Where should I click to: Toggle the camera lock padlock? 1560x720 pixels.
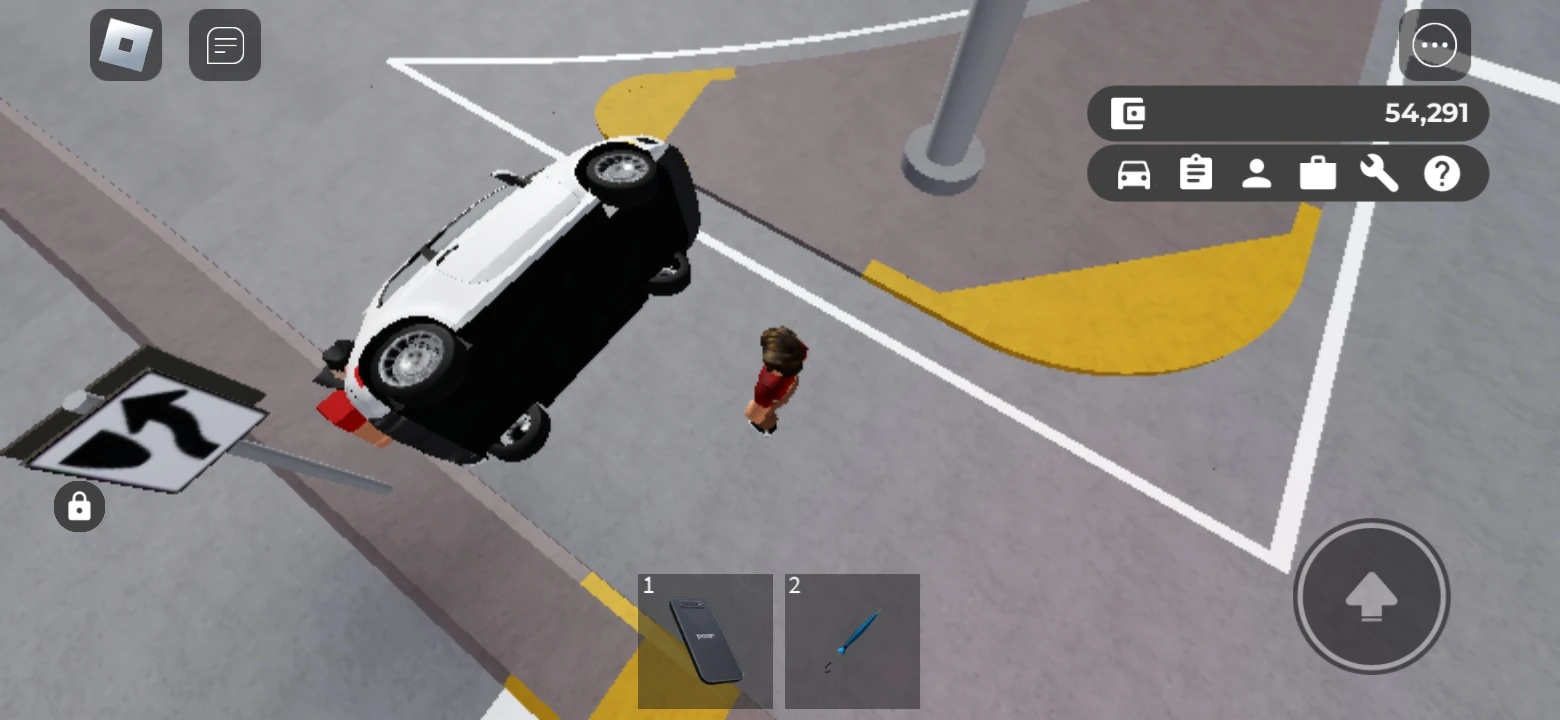point(78,506)
